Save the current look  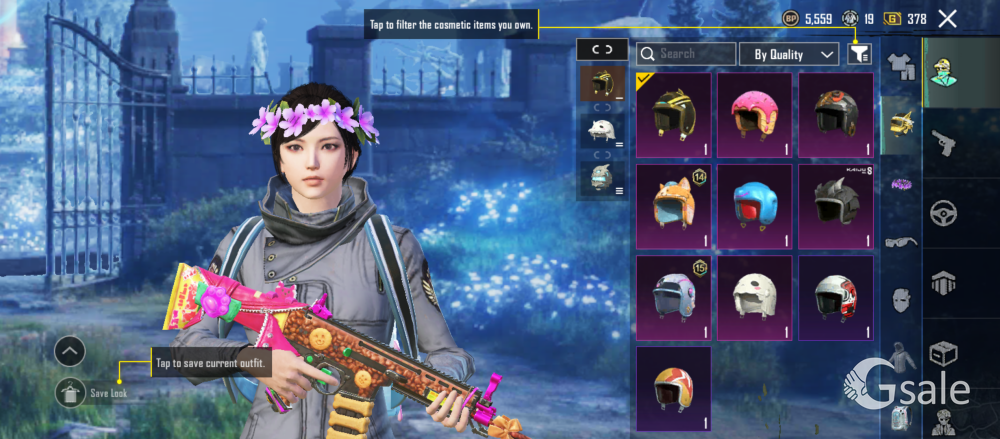click(x=71, y=393)
